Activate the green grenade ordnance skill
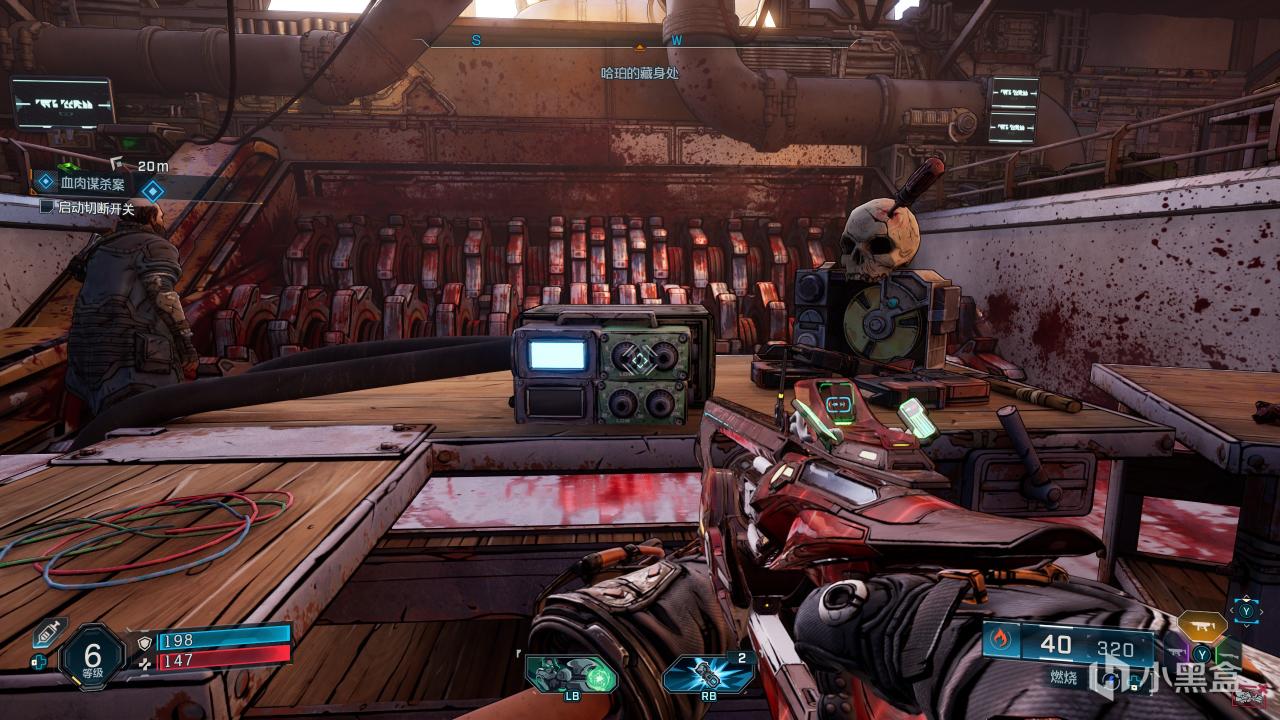1280x720 pixels. tap(572, 673)
